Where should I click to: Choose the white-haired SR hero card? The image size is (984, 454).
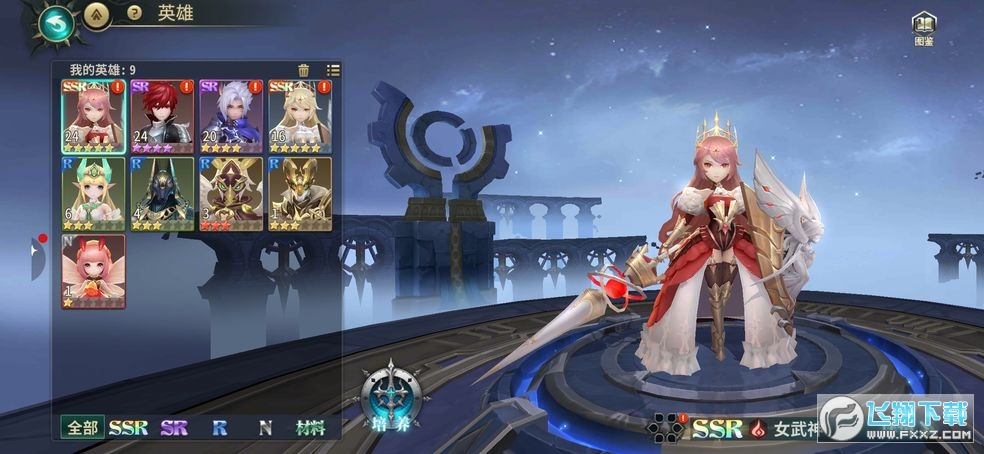[x=230, y=116]
